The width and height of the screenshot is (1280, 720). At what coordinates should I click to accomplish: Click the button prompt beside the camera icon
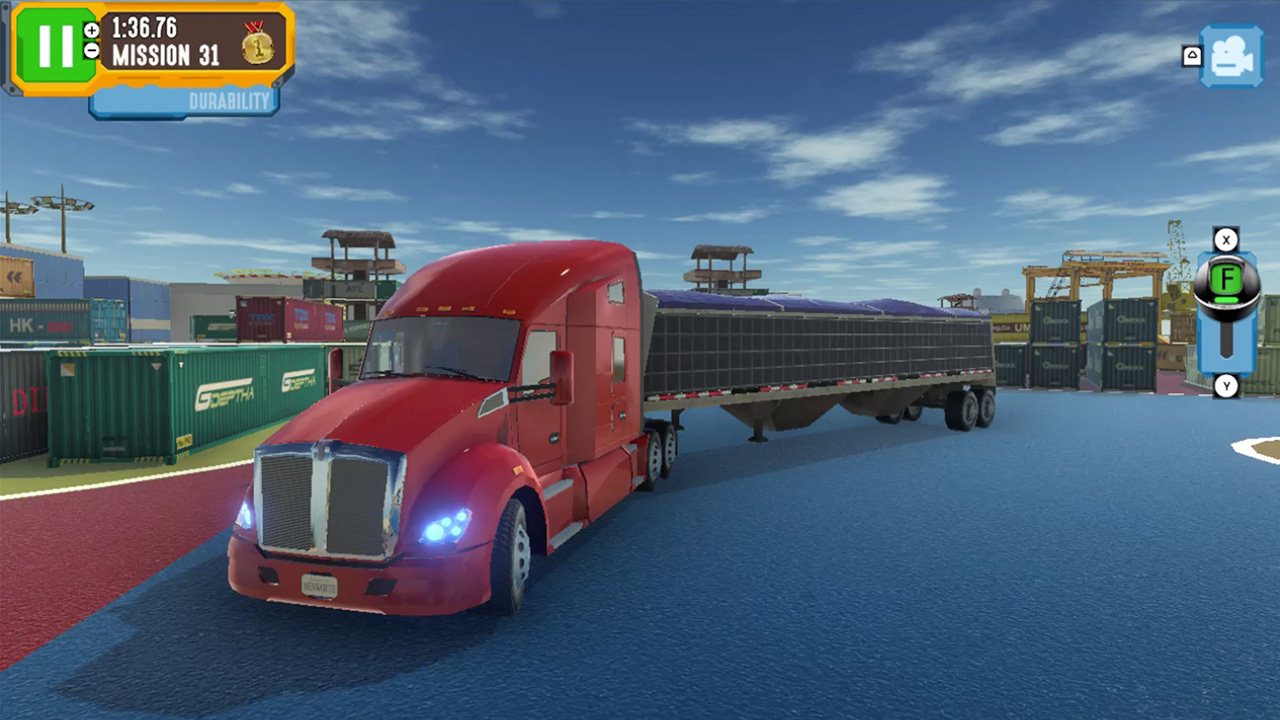[x=1192, y=56]
